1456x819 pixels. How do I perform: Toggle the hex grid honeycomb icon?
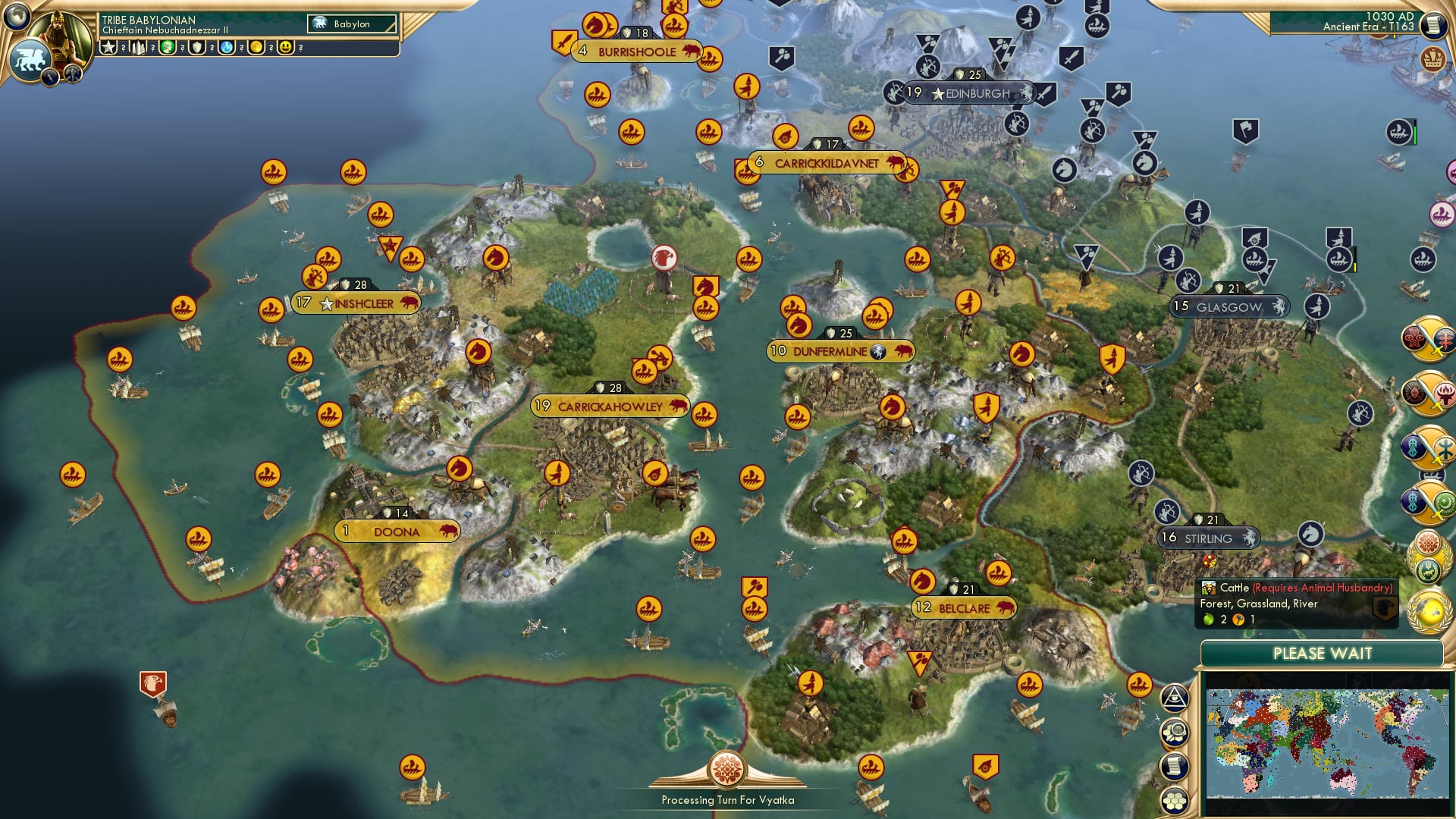pyautogui.click(x=1175, y=801)
